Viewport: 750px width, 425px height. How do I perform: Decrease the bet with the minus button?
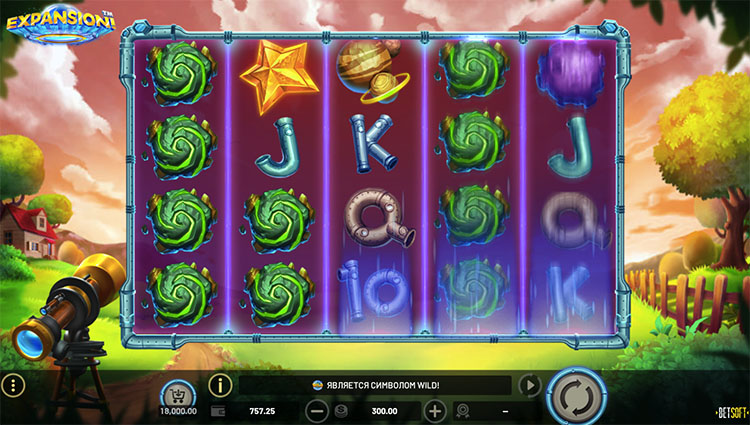pyautogui.click(x=316, y=410)
